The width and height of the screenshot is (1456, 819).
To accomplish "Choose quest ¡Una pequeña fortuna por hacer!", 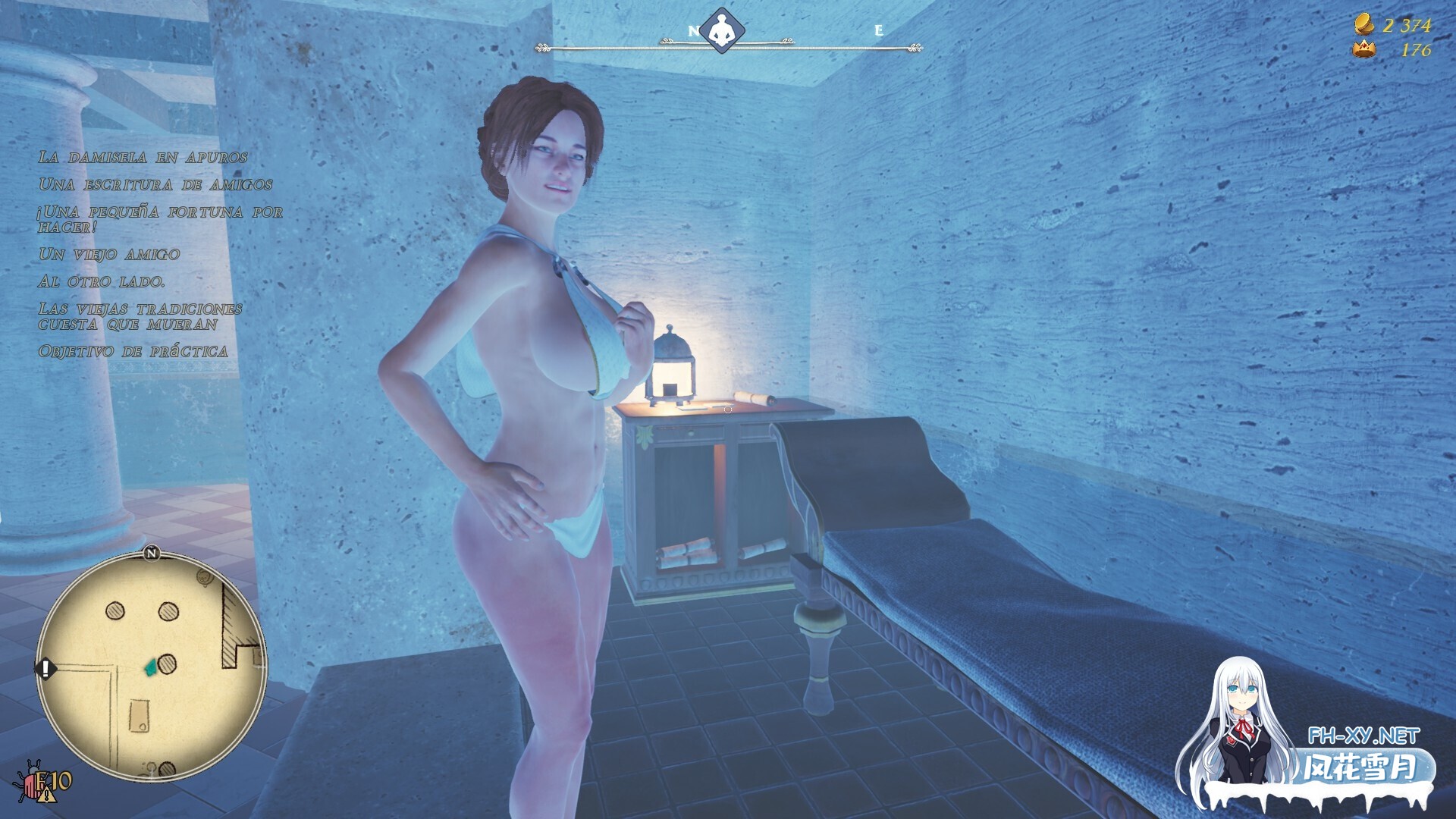I will coord(160,219).
